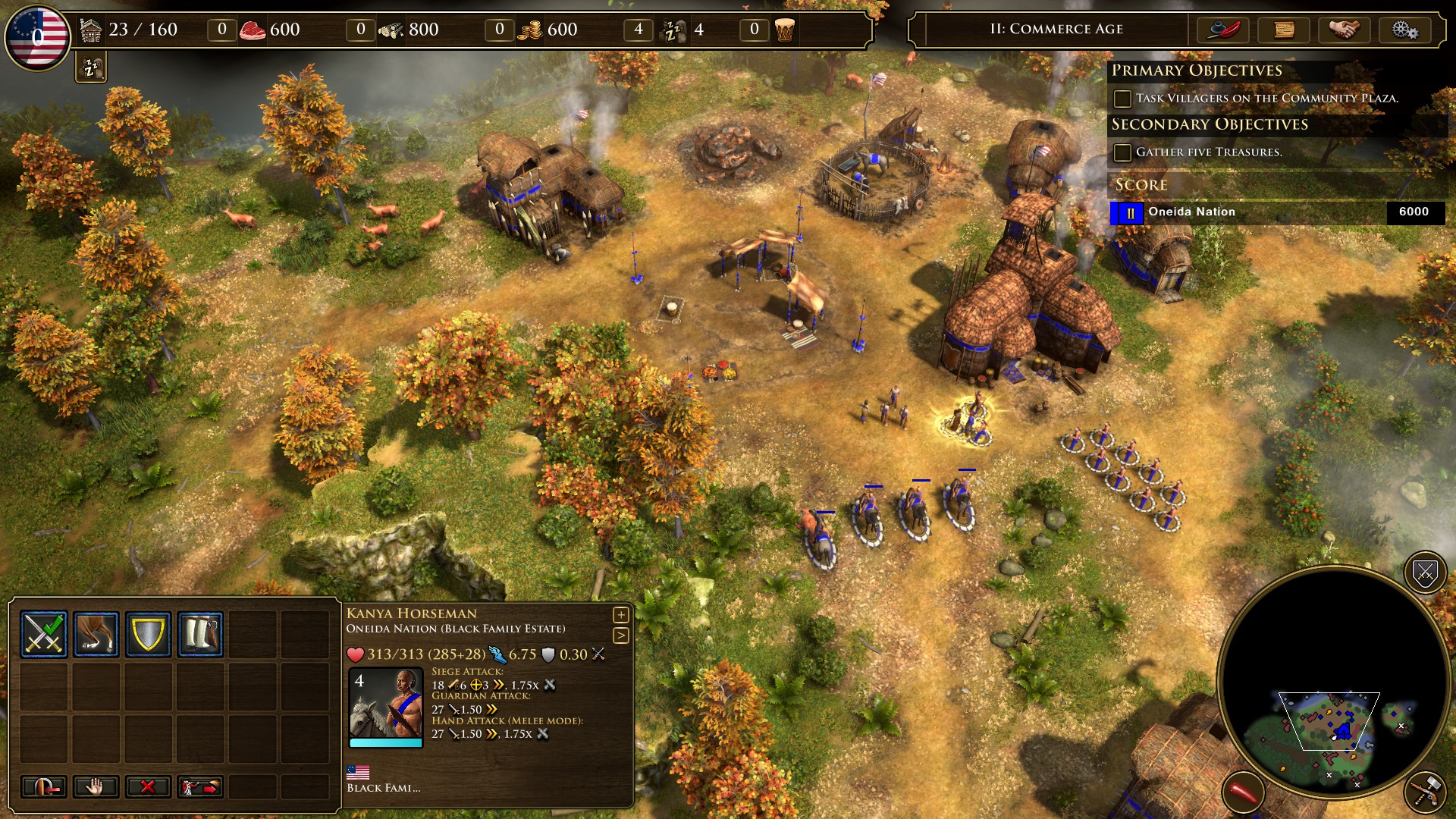Open the scroll objectives panel
The image size is (1456, 819).
pos(1283,30)
